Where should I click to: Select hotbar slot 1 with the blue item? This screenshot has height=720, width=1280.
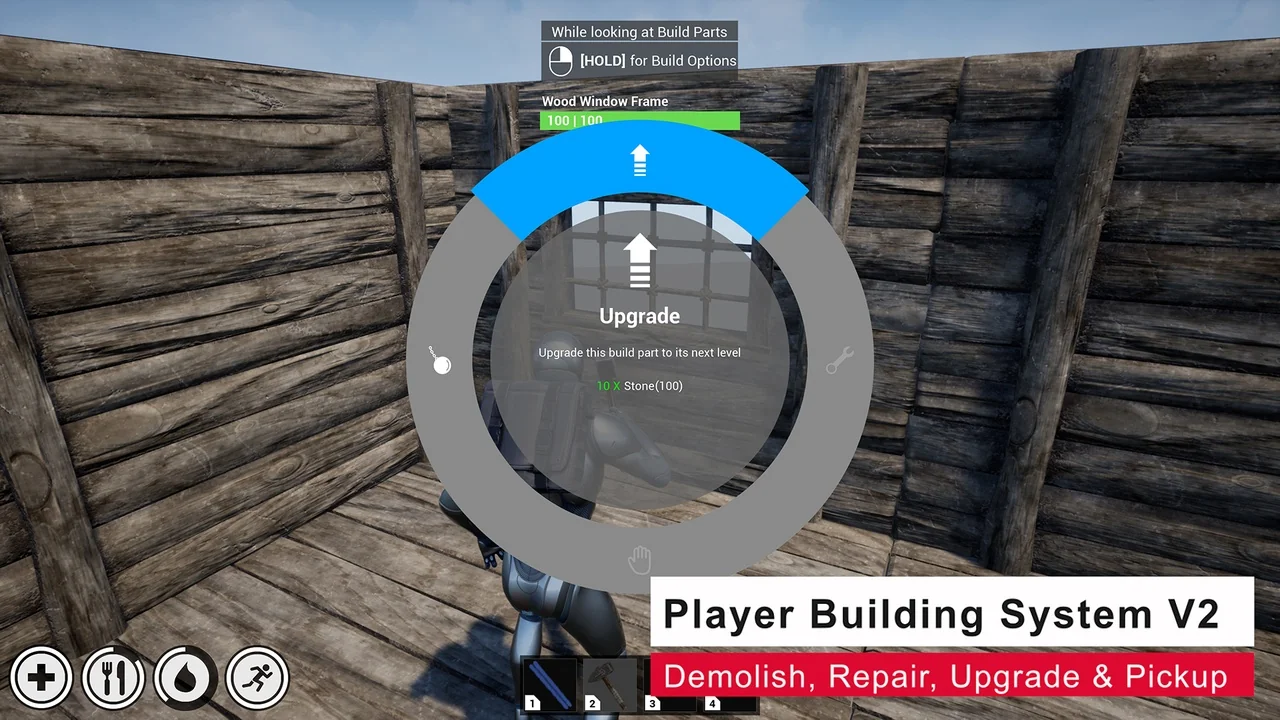point(550,683)
